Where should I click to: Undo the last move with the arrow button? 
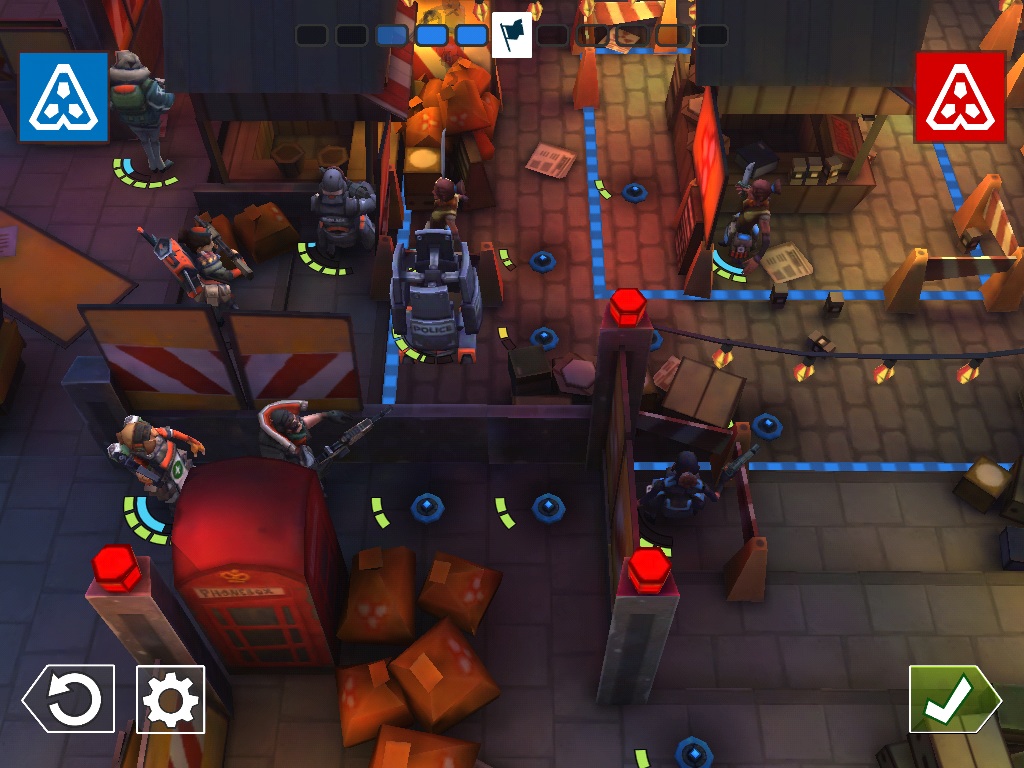coord(69,699)
